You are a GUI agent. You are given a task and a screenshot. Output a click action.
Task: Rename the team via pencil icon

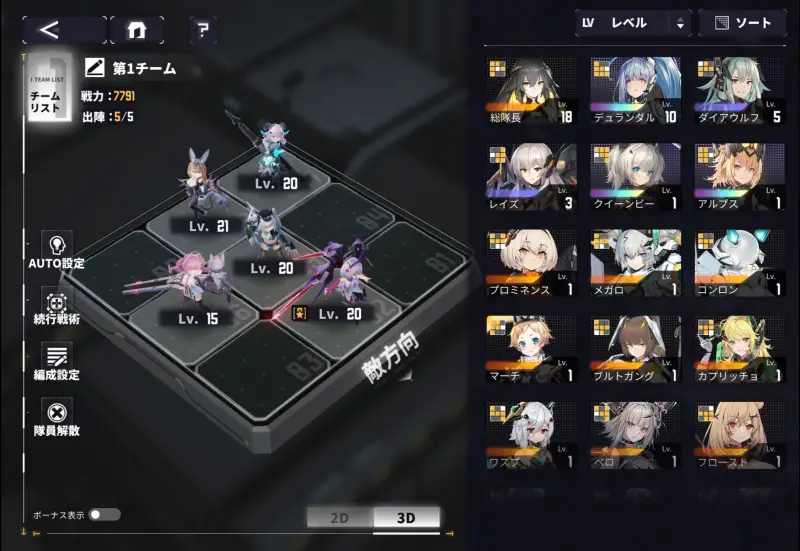coord(96,68)
